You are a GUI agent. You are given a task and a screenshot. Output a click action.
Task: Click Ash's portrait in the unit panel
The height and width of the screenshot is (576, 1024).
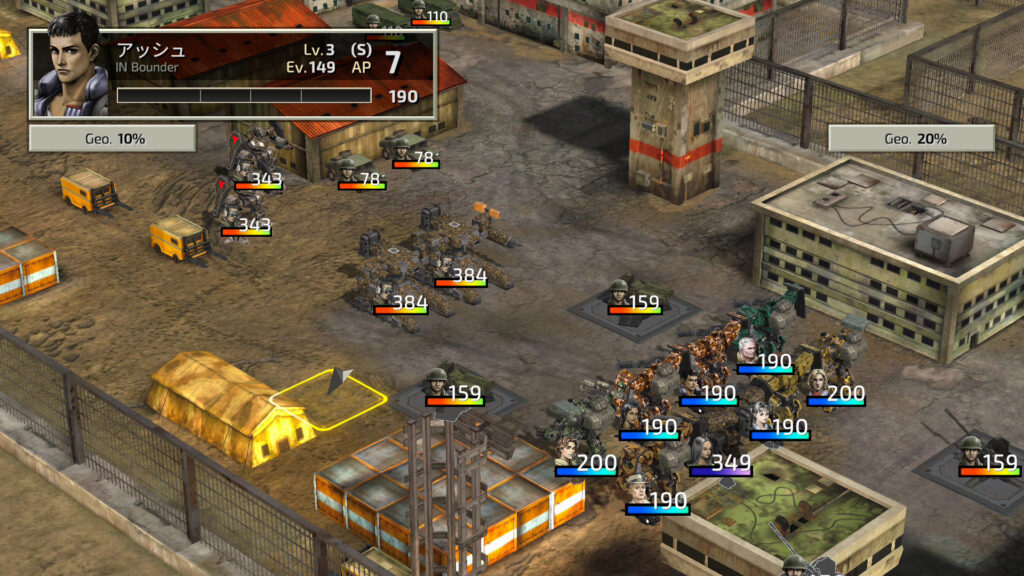coord(70,72)
